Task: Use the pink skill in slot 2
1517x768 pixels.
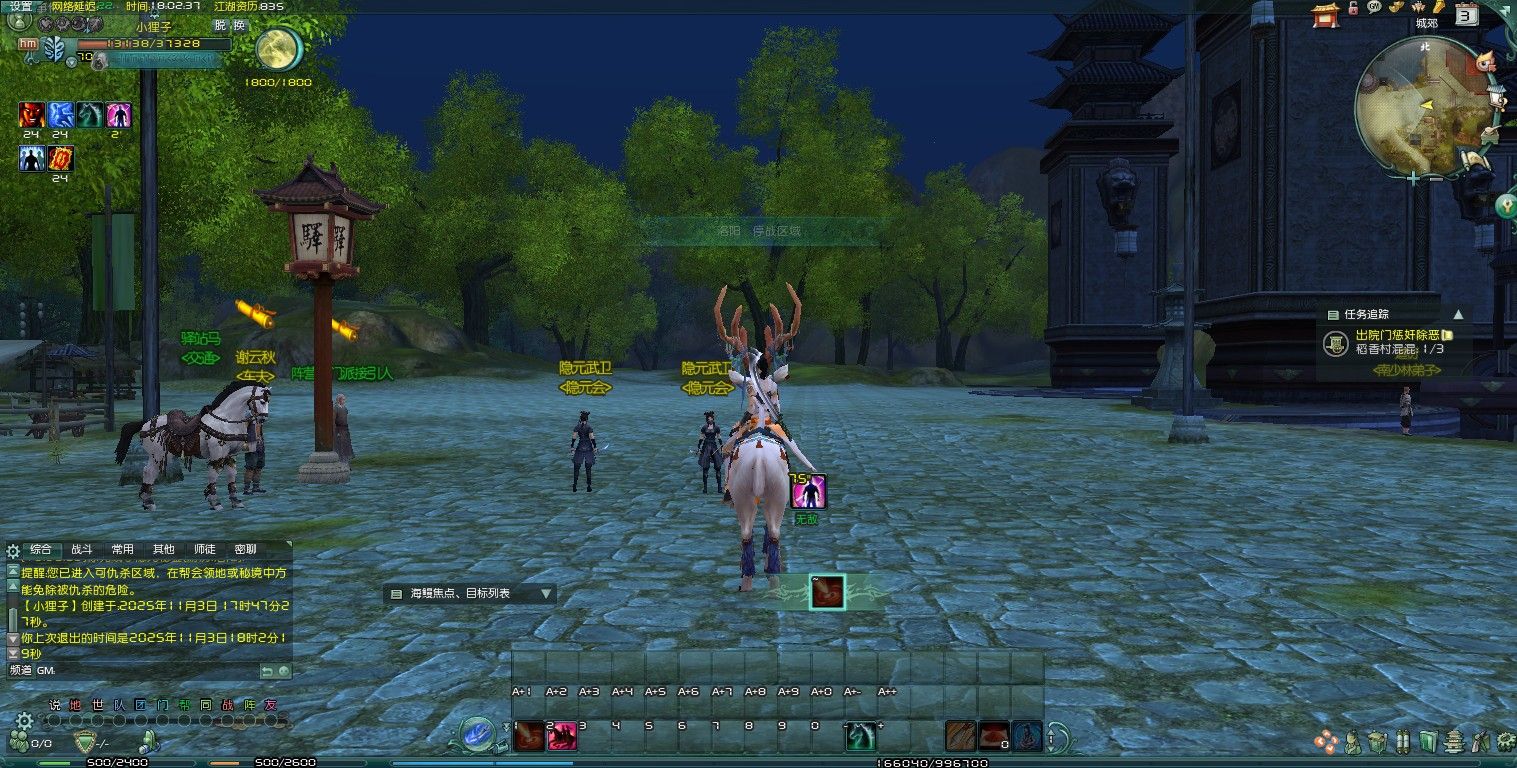Action: pyautogui.click(x=562, y=736)
